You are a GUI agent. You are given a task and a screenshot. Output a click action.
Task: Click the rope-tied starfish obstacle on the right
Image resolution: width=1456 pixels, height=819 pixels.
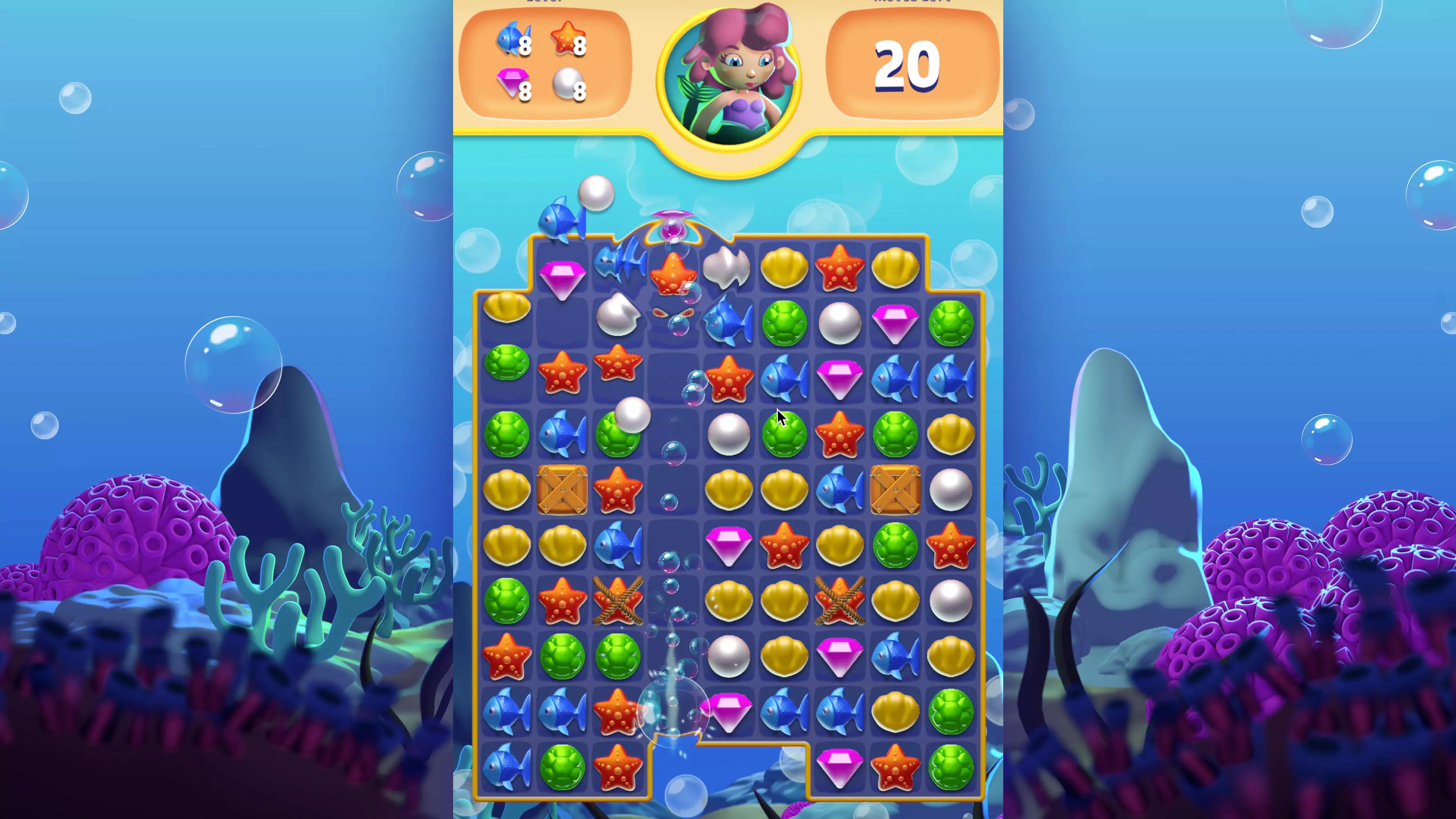click(839, 601)
